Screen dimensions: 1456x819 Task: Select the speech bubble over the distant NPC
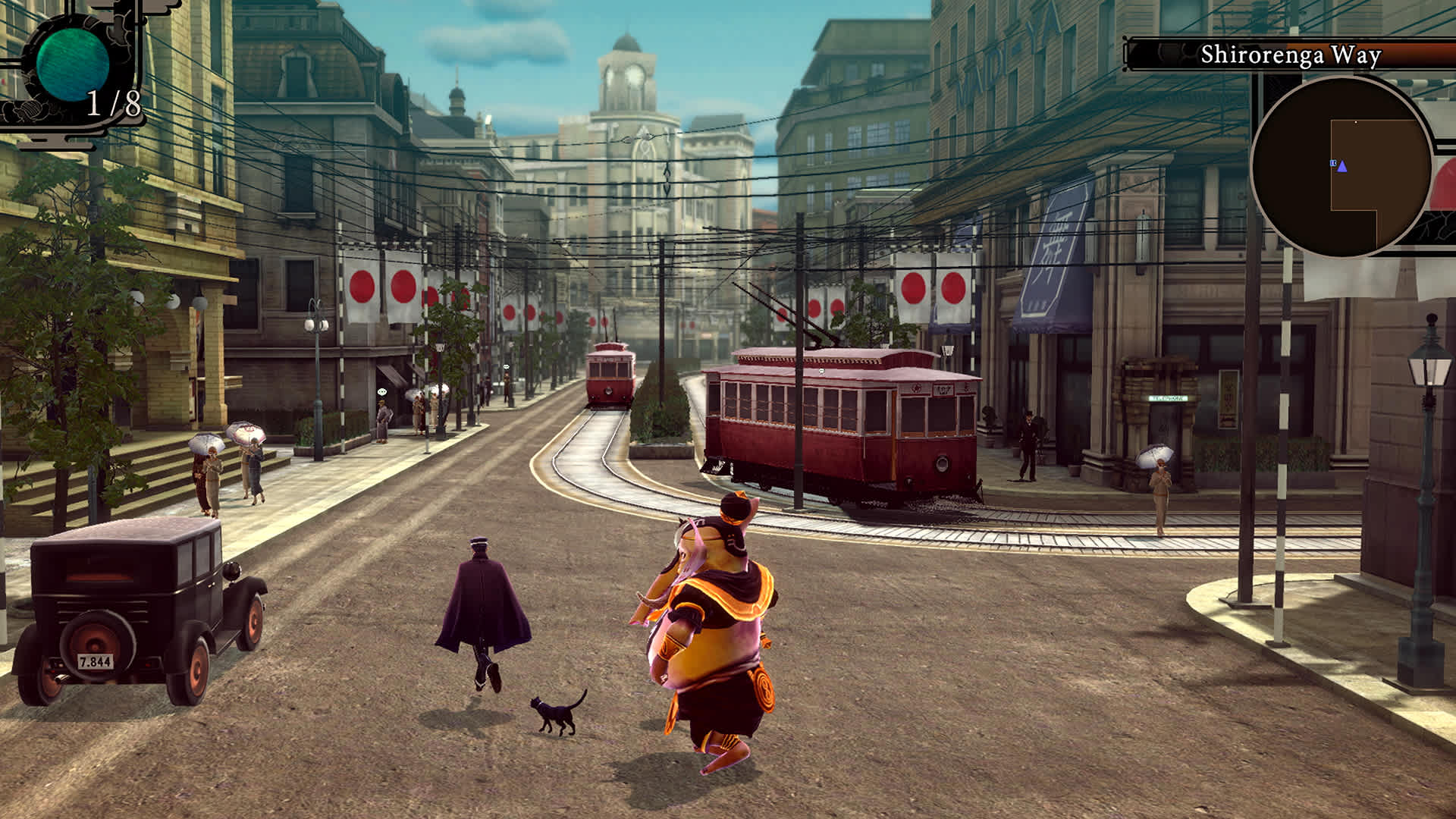[507, 366]
